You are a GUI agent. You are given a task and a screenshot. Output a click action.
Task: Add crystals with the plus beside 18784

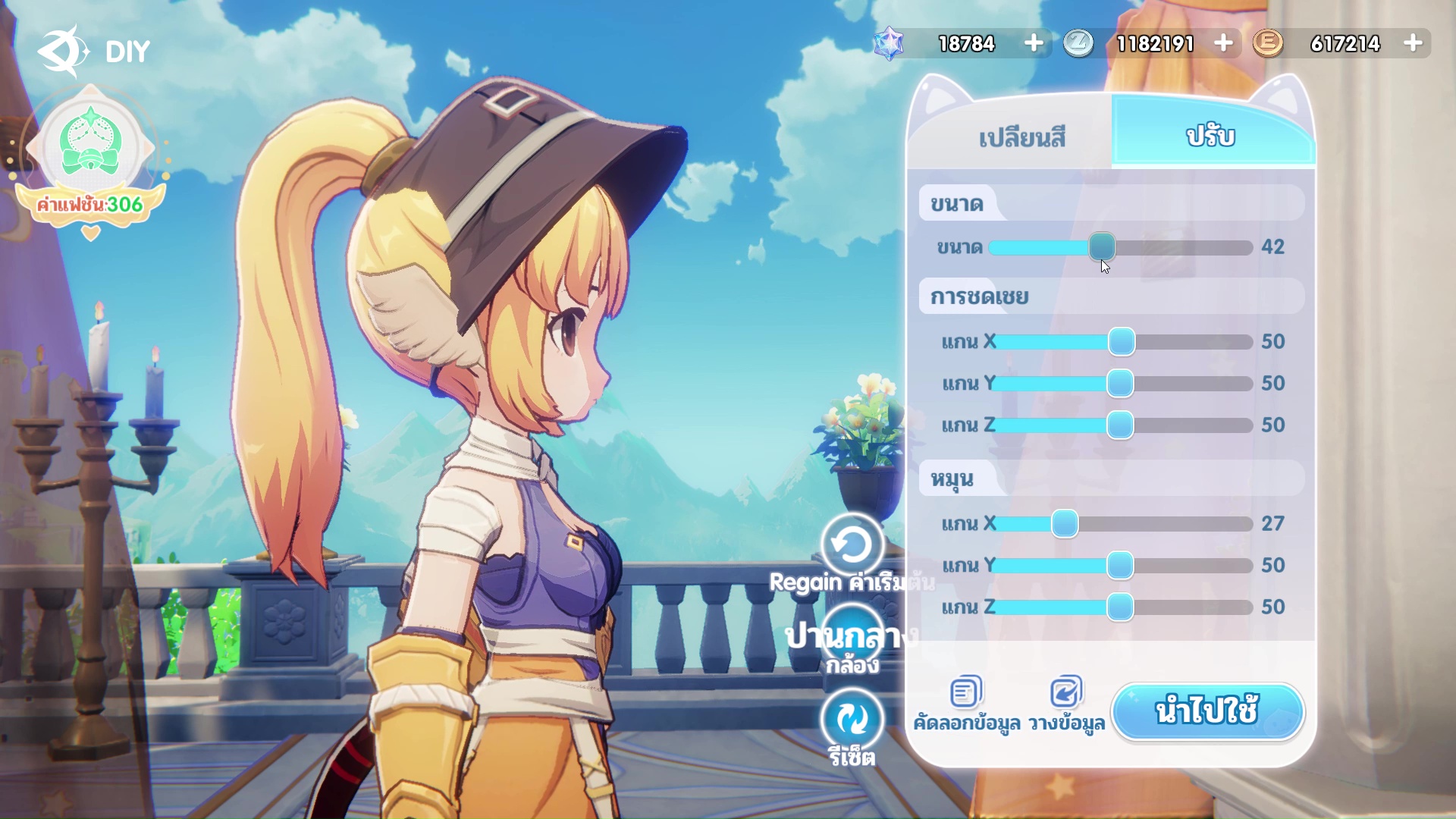tap(1033, 43)
